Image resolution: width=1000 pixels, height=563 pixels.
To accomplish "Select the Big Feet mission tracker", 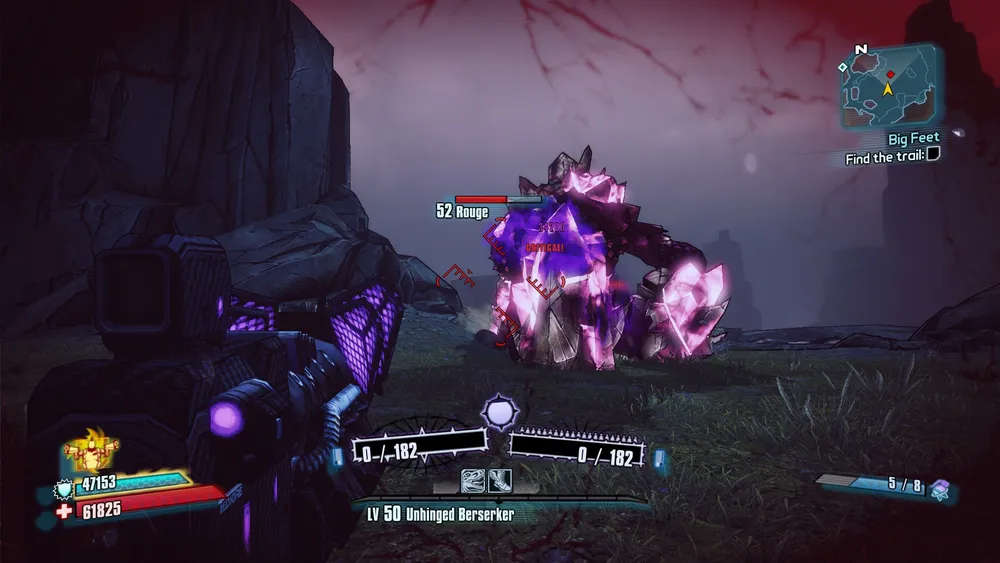I will click(x=913, y=138).
